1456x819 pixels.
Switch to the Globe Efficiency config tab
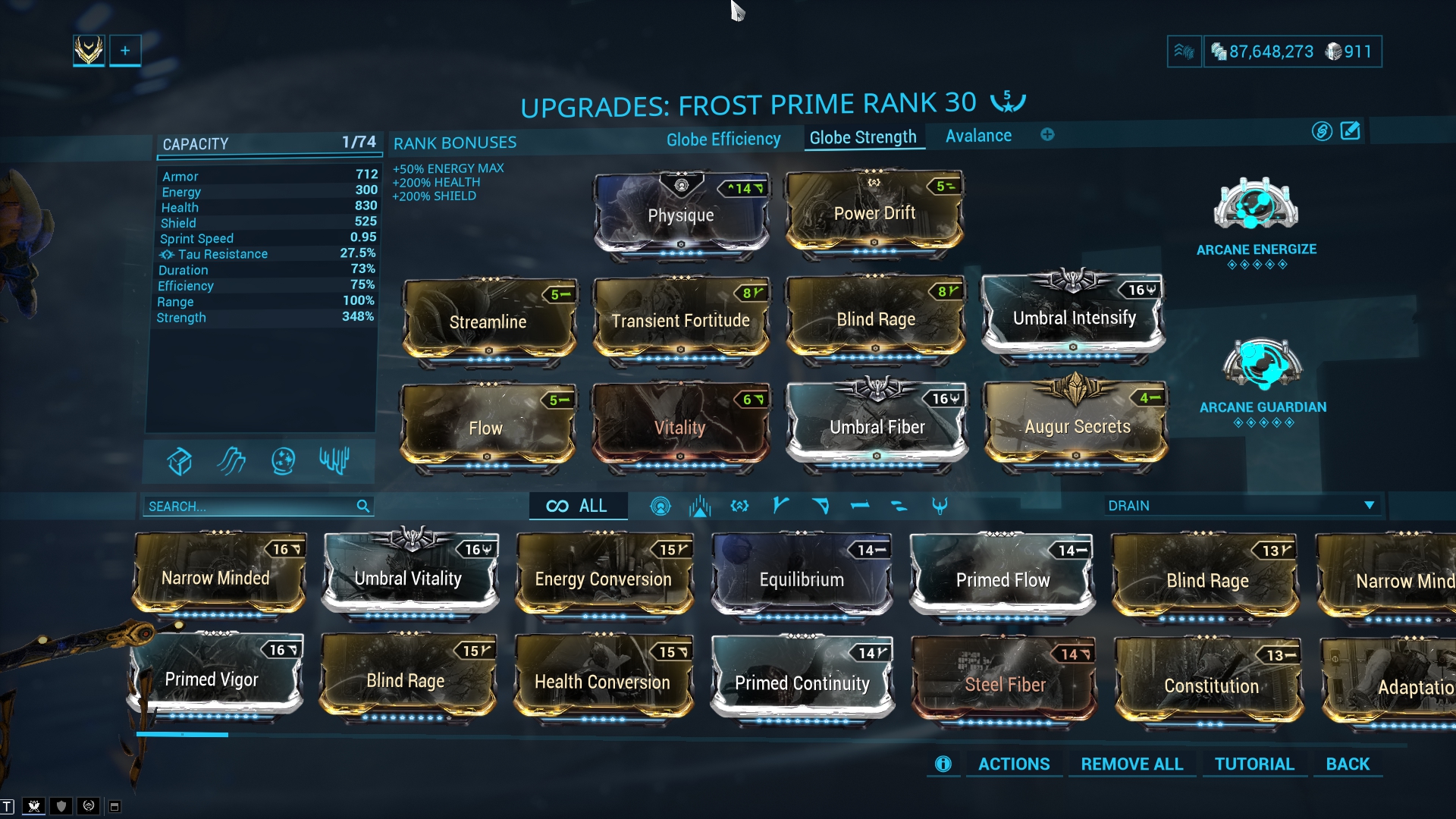[723, 140]
